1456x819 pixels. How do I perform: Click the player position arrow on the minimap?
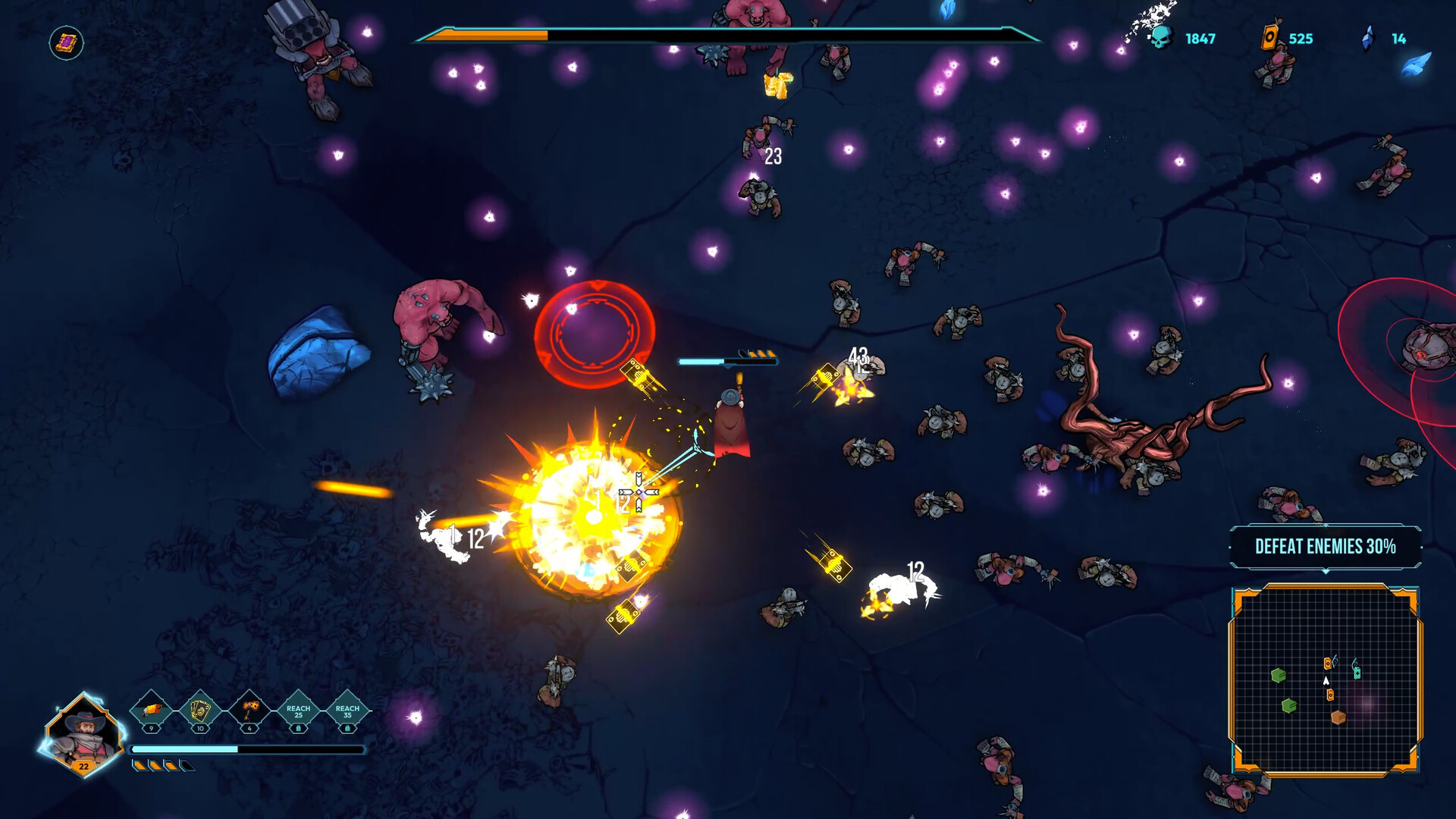click(1326, 681)
